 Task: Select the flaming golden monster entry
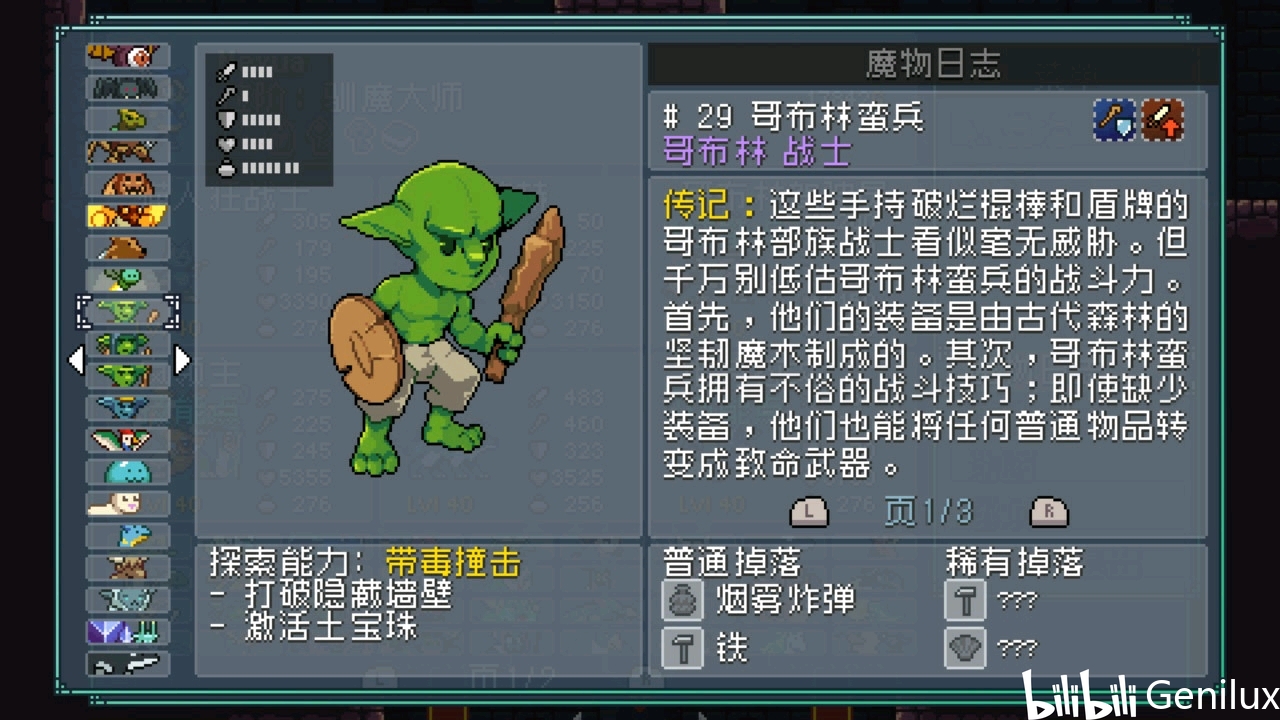pos(128,216)
